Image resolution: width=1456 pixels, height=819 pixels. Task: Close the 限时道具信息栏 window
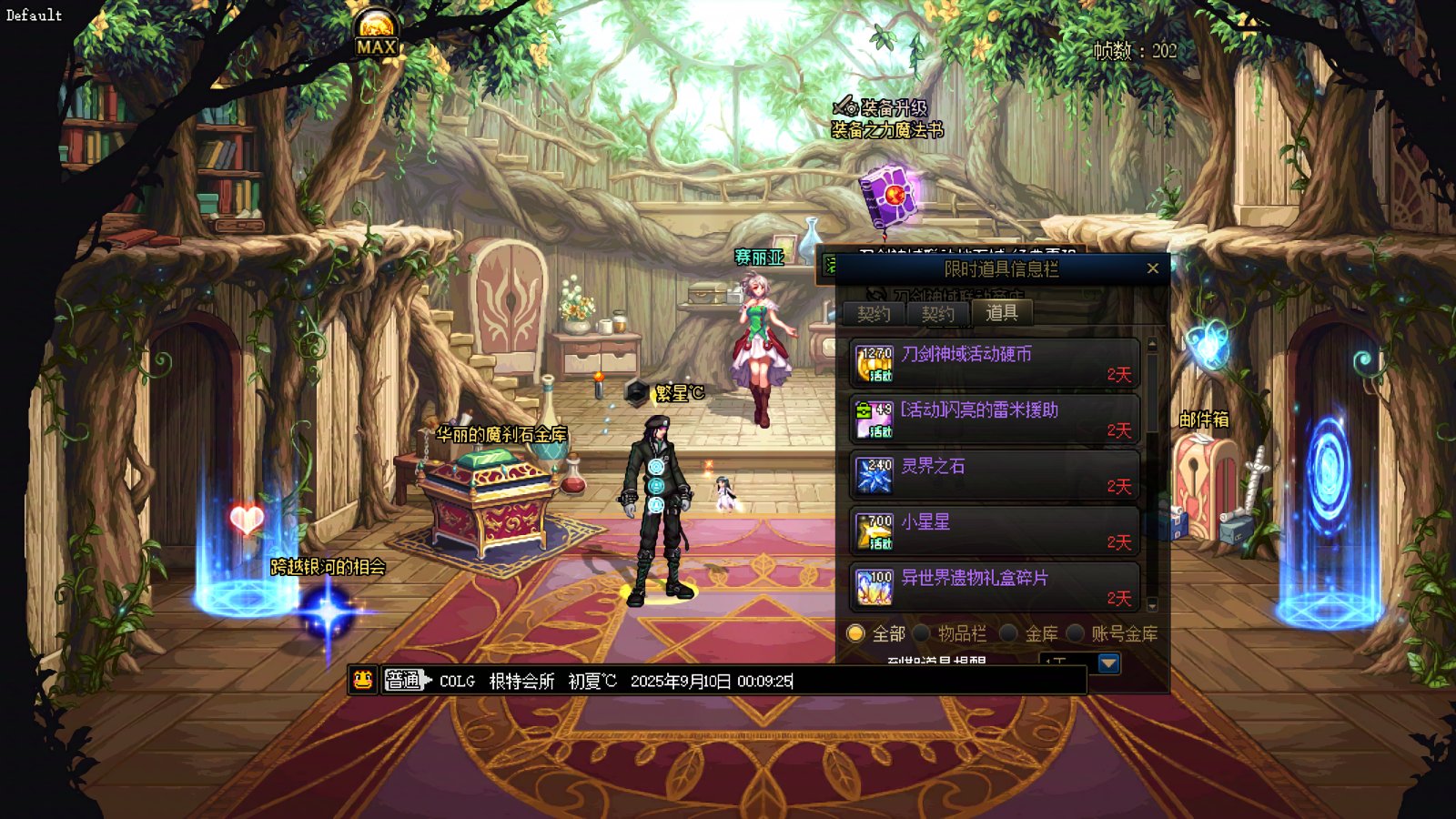point(1152,268)
